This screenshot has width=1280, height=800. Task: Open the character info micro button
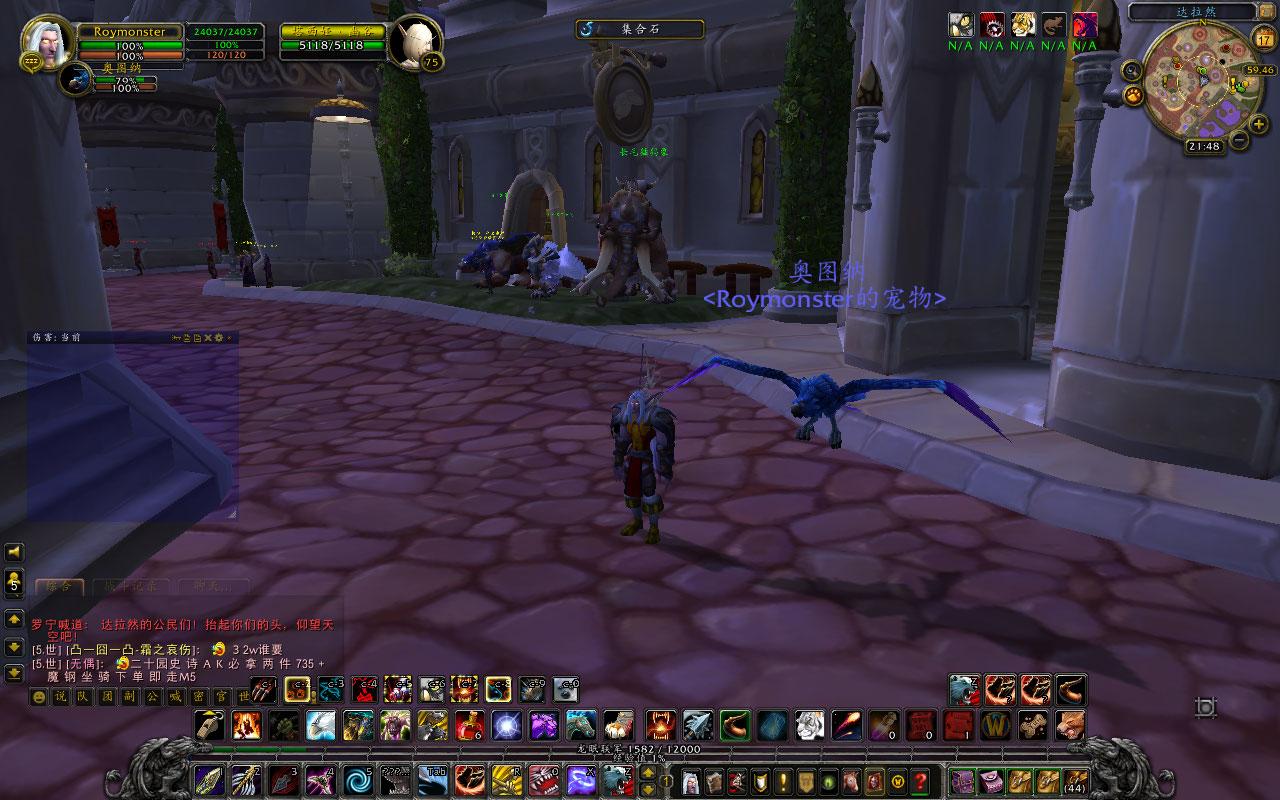(x=691, y=780)
